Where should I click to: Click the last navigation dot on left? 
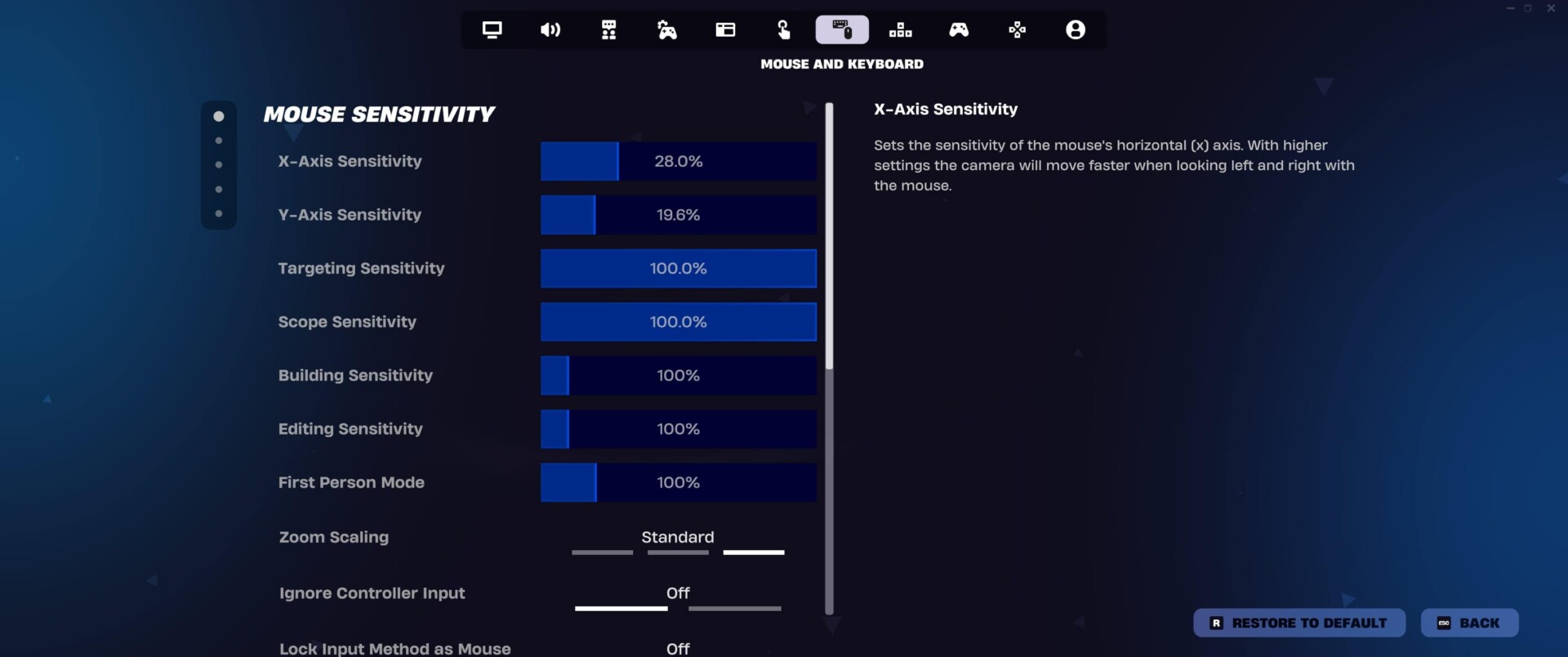coord(218,213)
